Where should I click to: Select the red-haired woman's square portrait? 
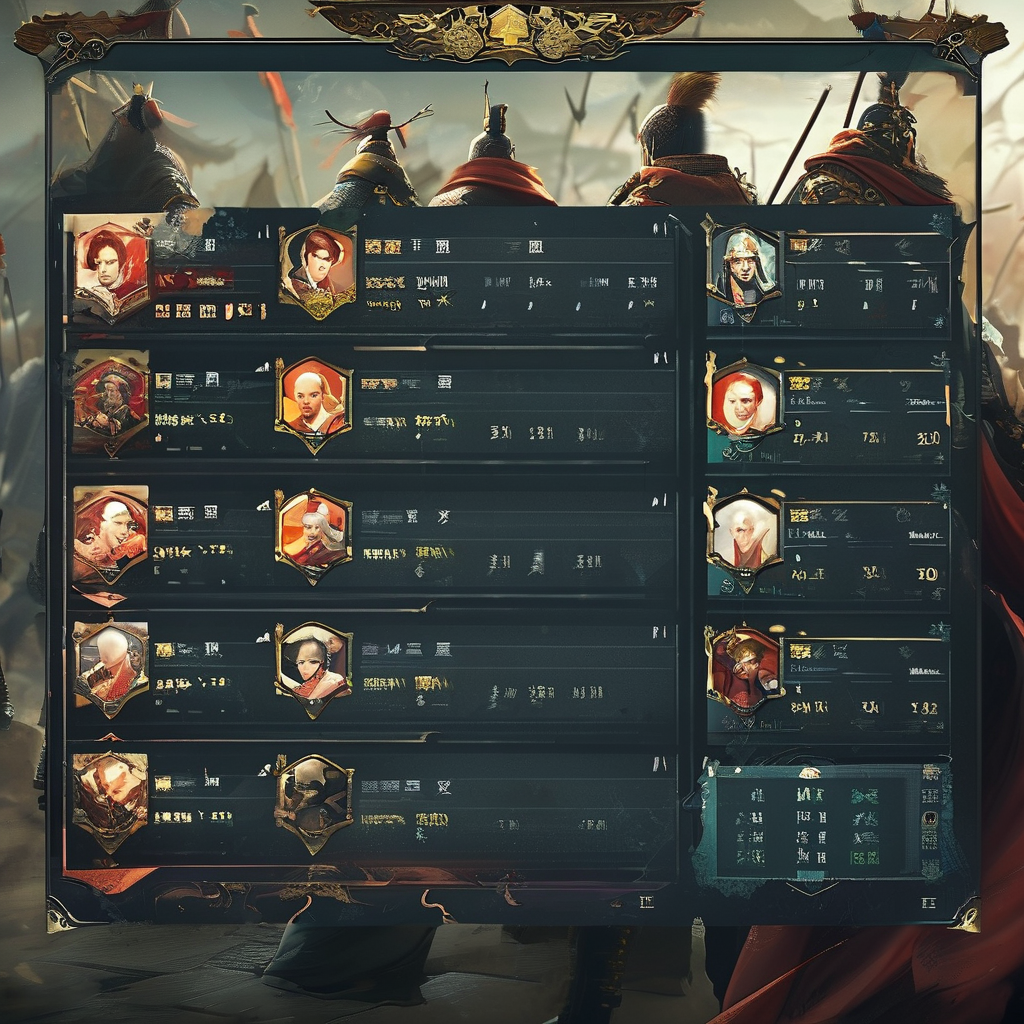pos(109,266)
